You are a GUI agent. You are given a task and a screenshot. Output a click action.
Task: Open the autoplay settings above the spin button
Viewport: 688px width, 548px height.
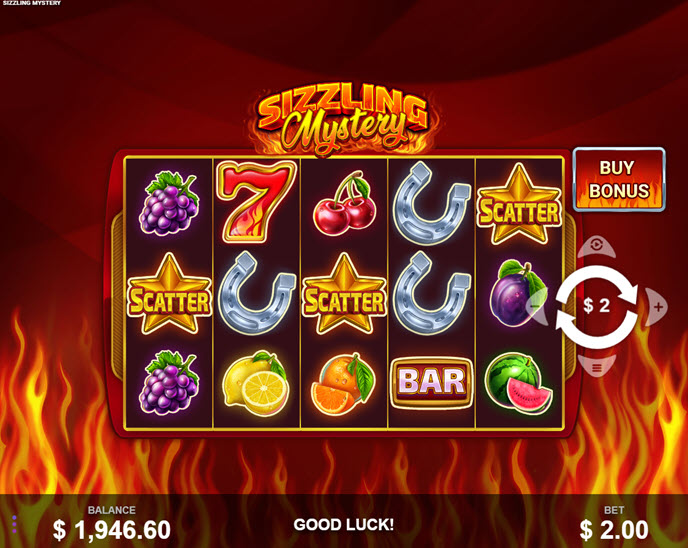click(x=597, y=245)
